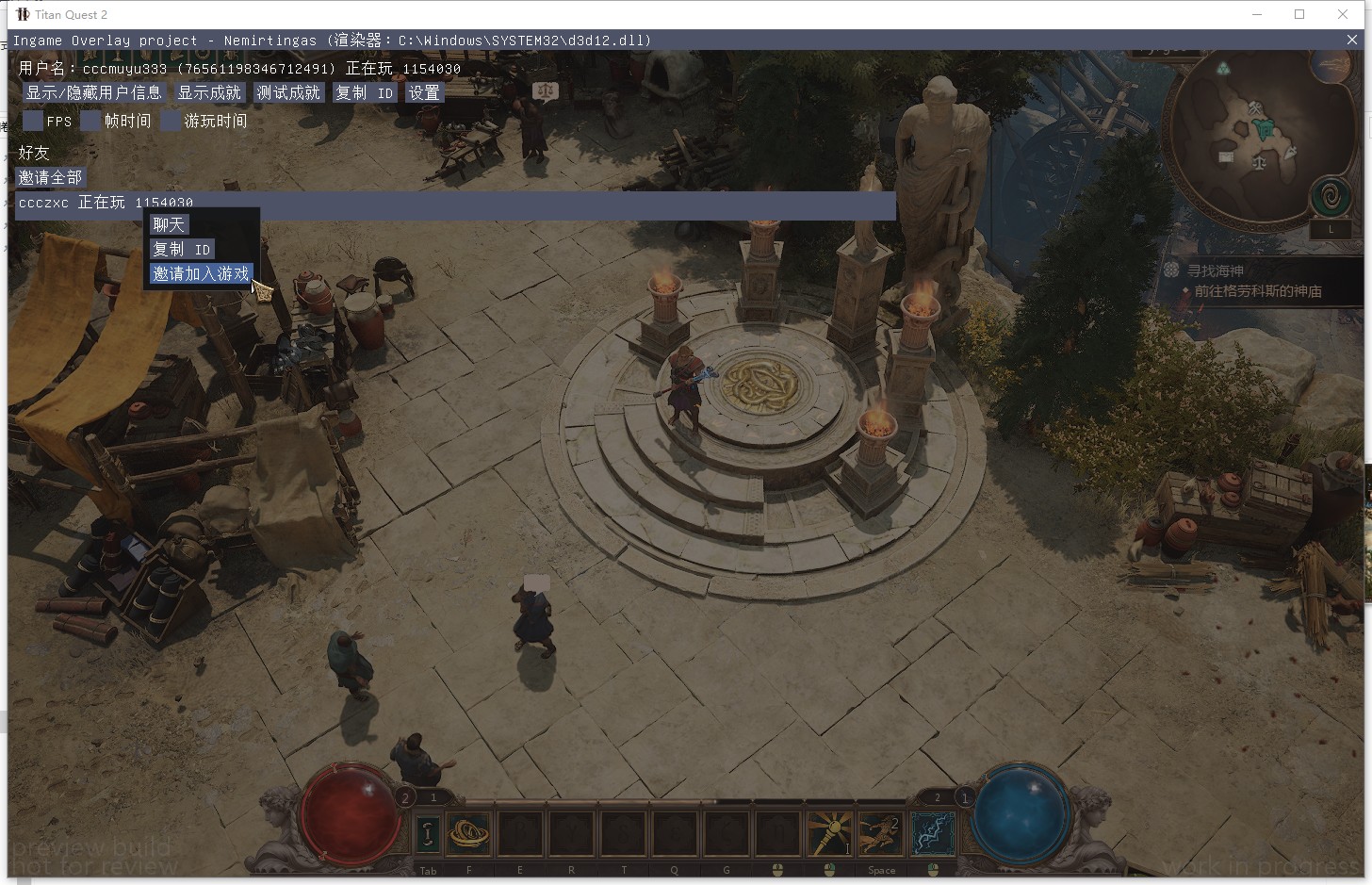Click the 显示/隐藏用户信息 button
1372x885 pixels.
coord(93,92)
